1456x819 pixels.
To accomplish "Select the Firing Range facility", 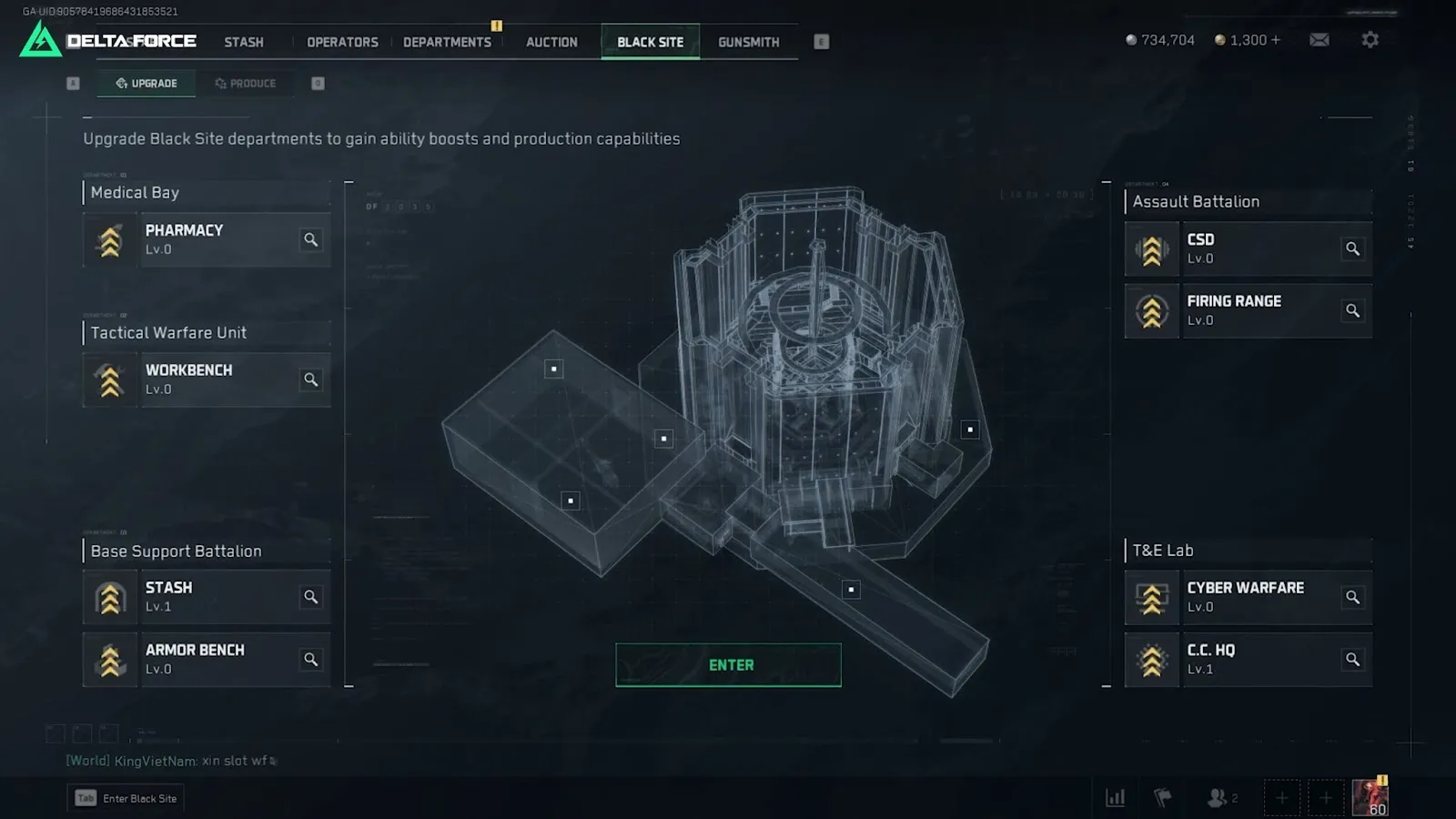I will (1248, 310).
